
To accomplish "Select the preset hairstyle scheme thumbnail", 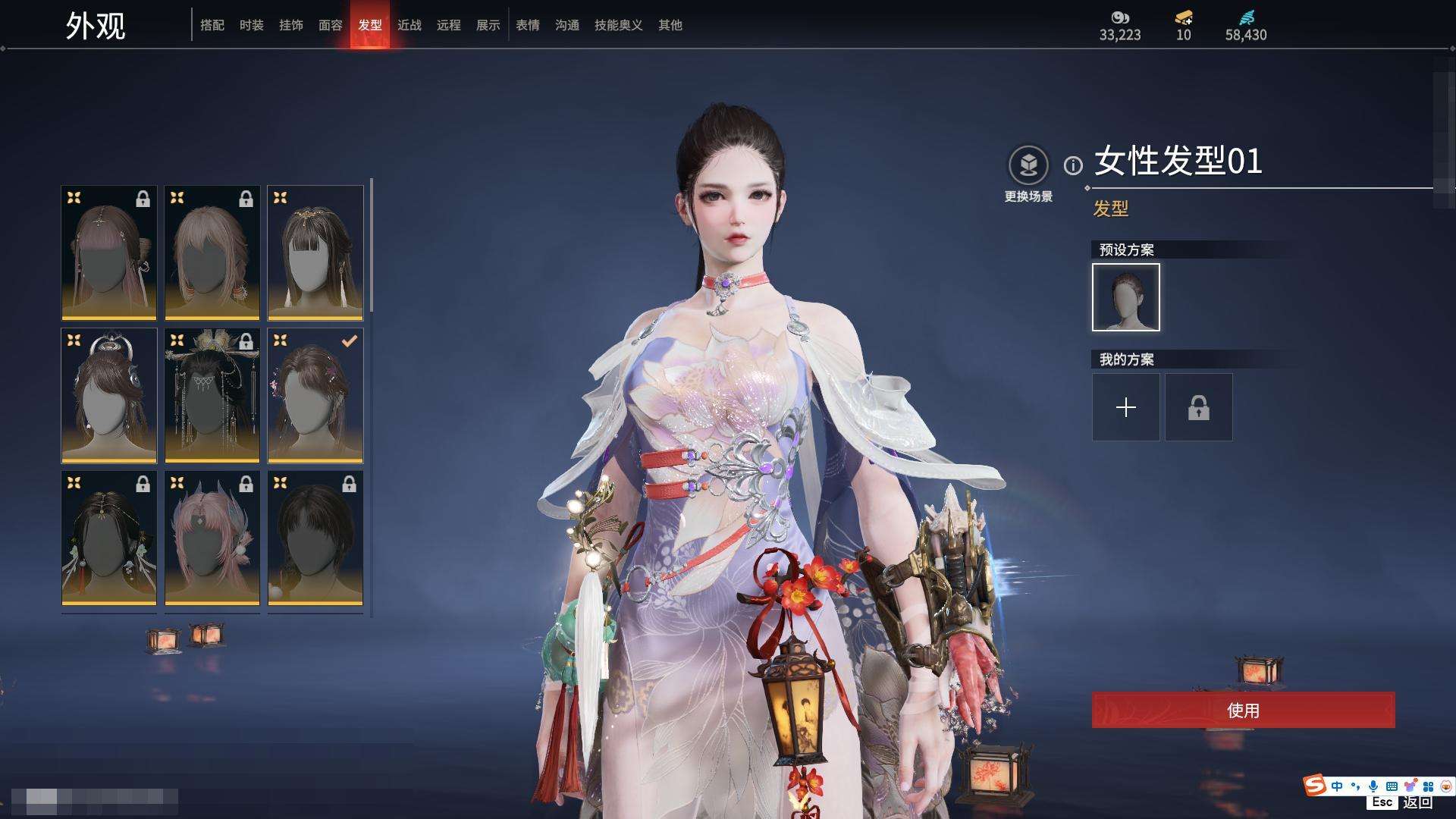I will (1125, 297).
